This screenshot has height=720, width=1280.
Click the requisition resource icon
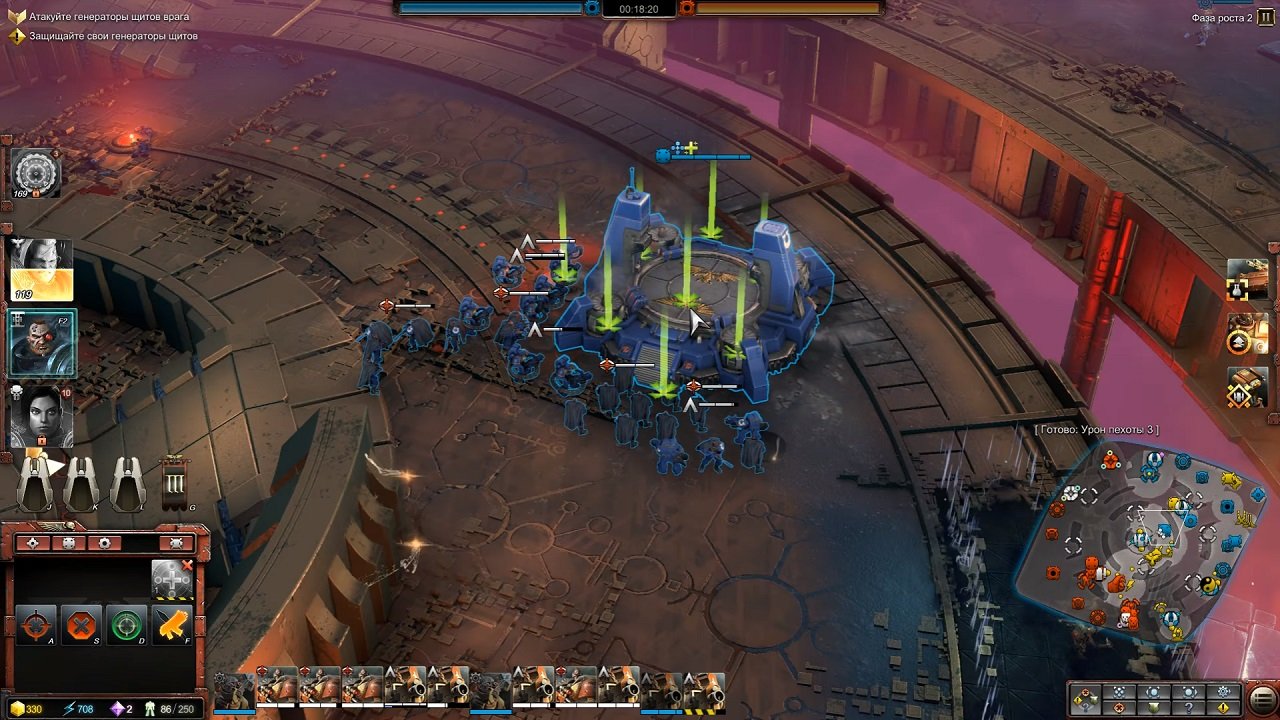[x=18, y=707]
